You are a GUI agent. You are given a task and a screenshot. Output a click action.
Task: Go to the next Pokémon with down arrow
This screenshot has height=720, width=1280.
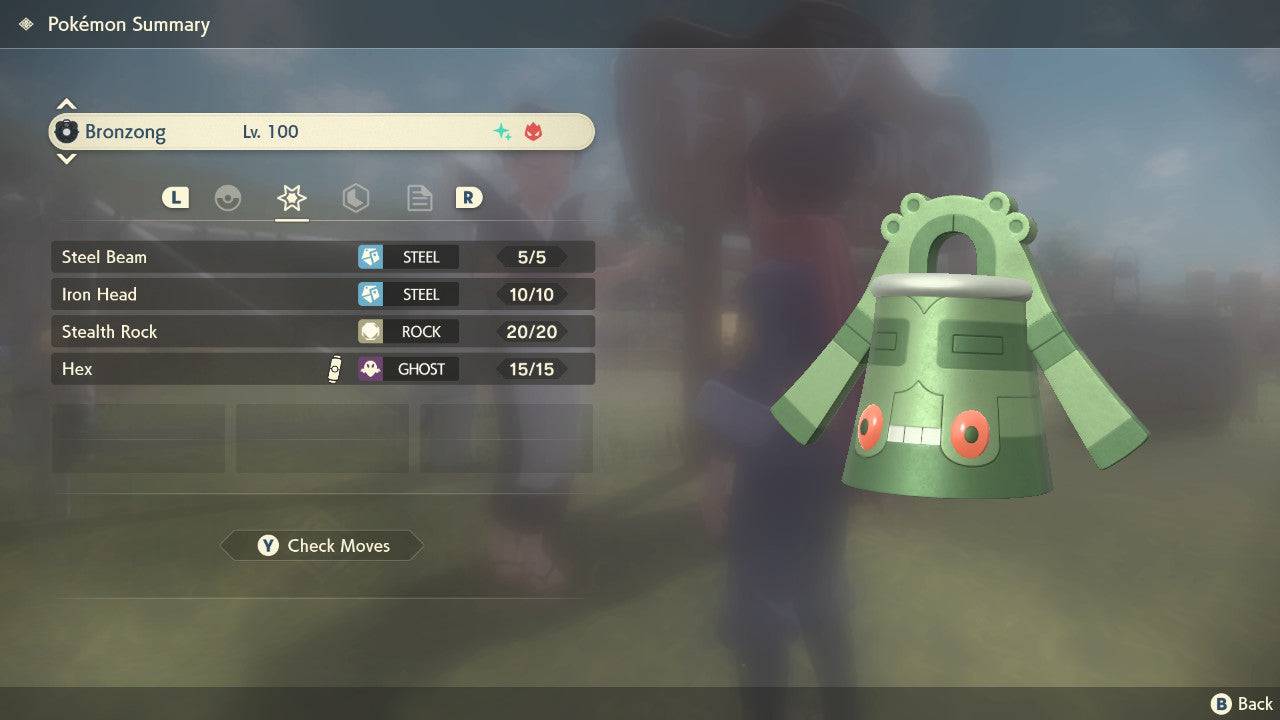pyautogui.click(x=66, y=158)
